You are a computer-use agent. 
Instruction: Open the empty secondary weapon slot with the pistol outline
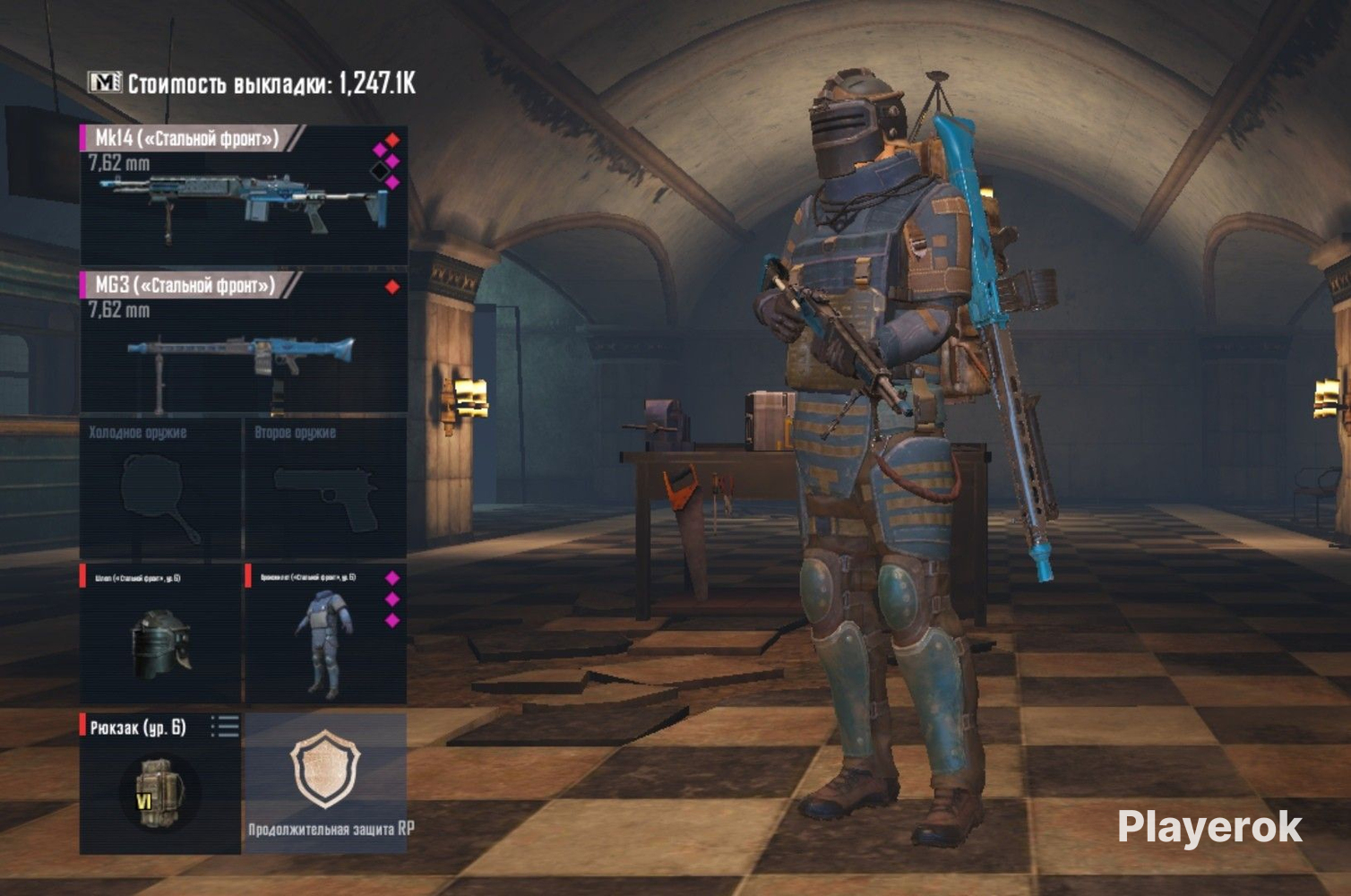325,489
